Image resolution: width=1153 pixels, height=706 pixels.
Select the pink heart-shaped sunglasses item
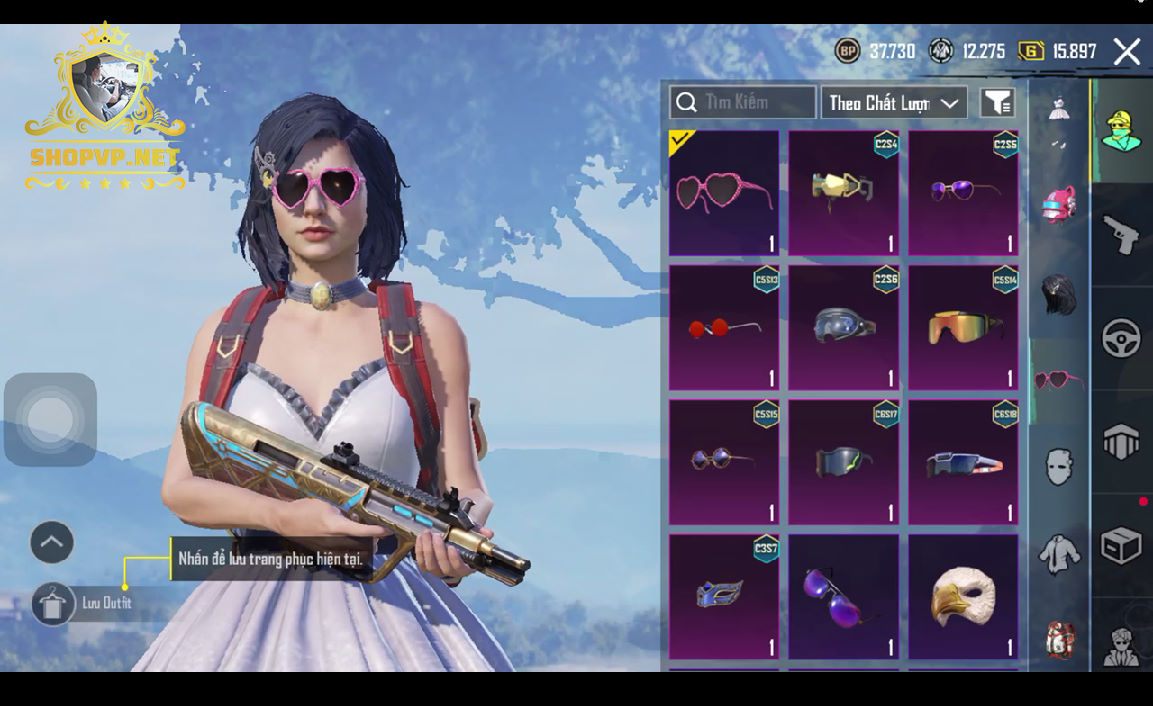(723, 193)
